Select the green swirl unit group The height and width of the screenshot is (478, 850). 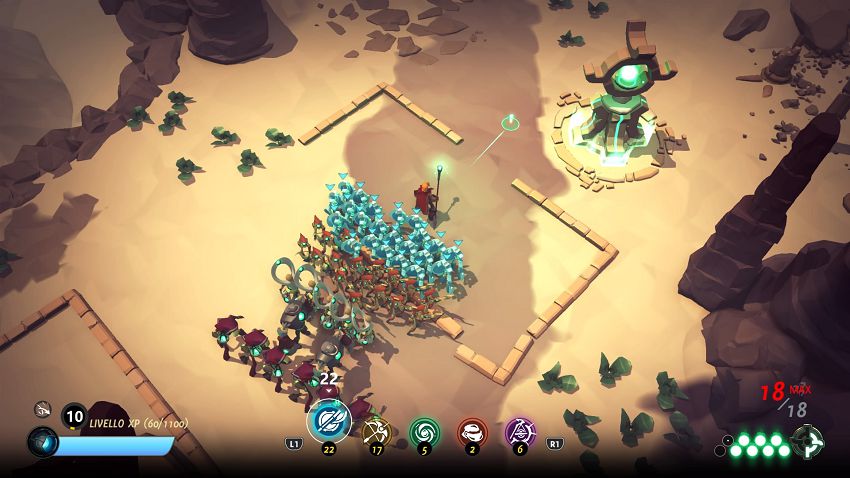[424, 431]
